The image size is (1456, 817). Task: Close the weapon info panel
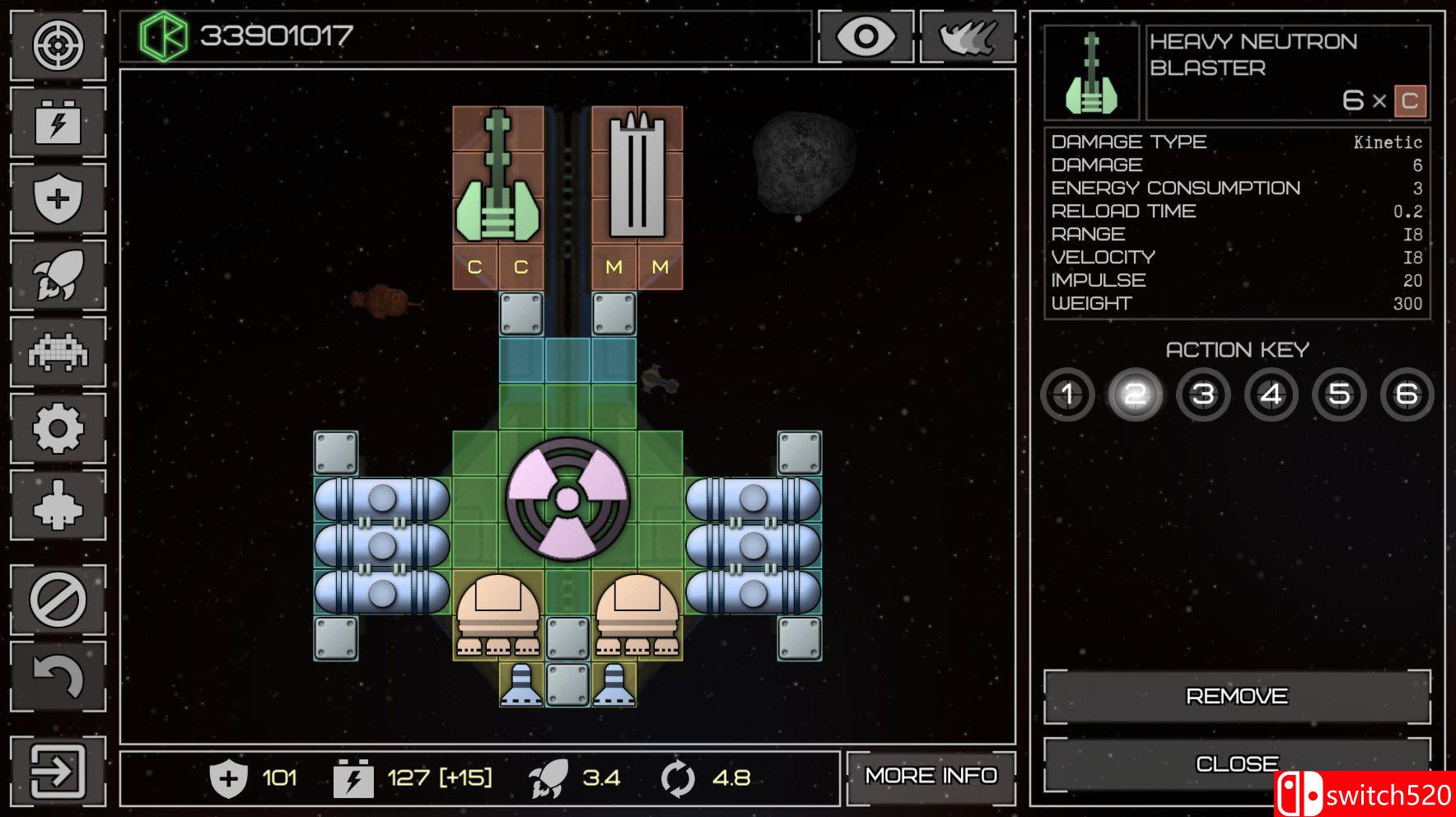(1236, 763)
